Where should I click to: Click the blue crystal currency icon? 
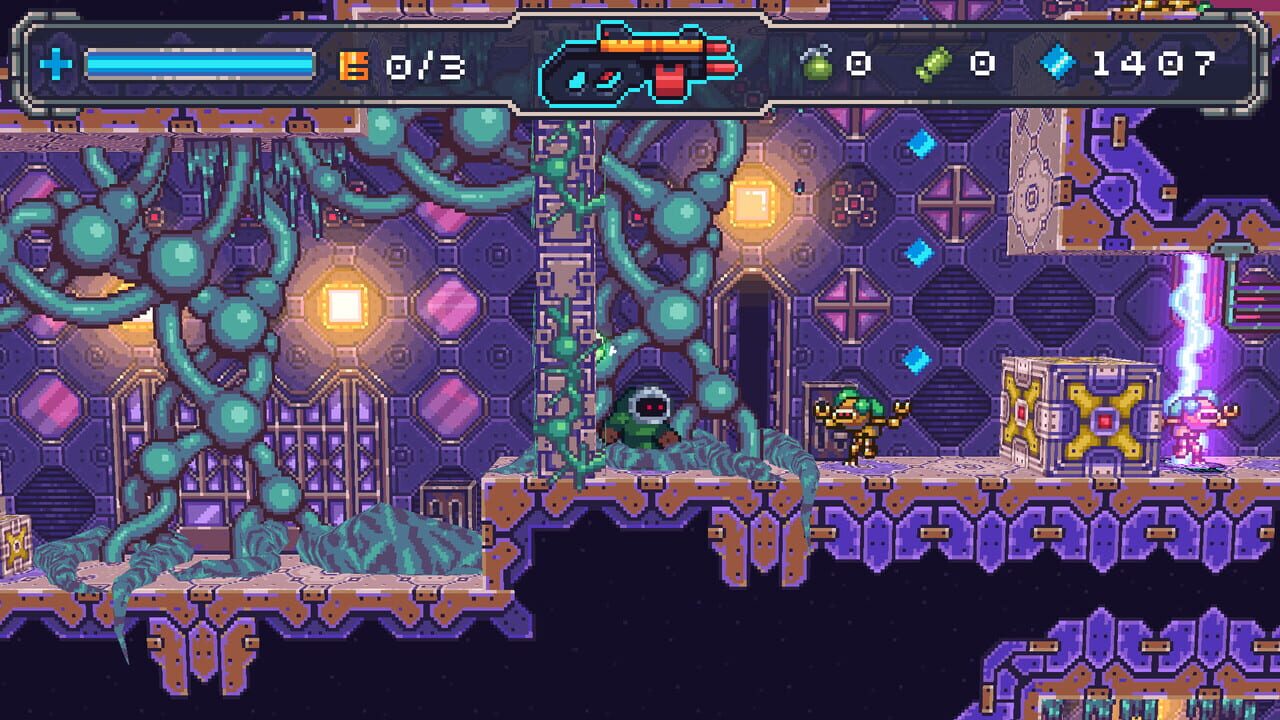click(x=1057, y=64)
